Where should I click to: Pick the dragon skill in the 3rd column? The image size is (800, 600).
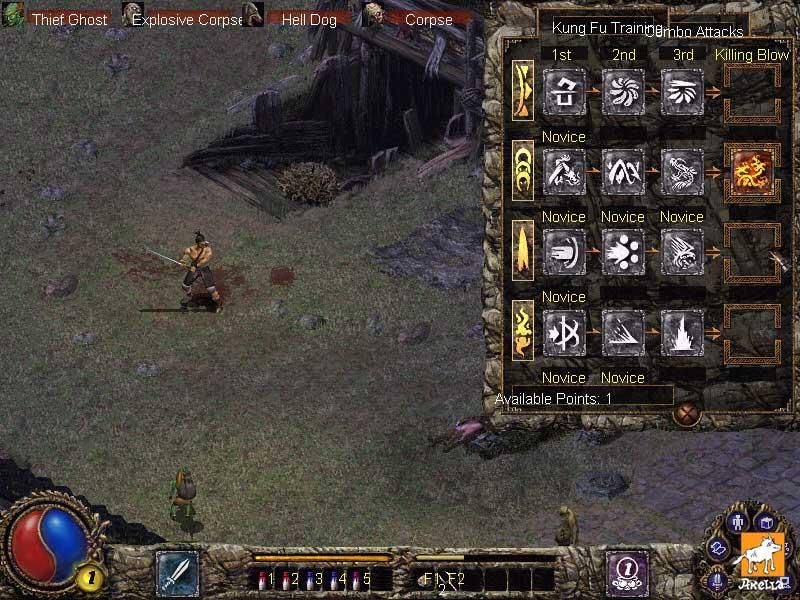tap(682, 171)
